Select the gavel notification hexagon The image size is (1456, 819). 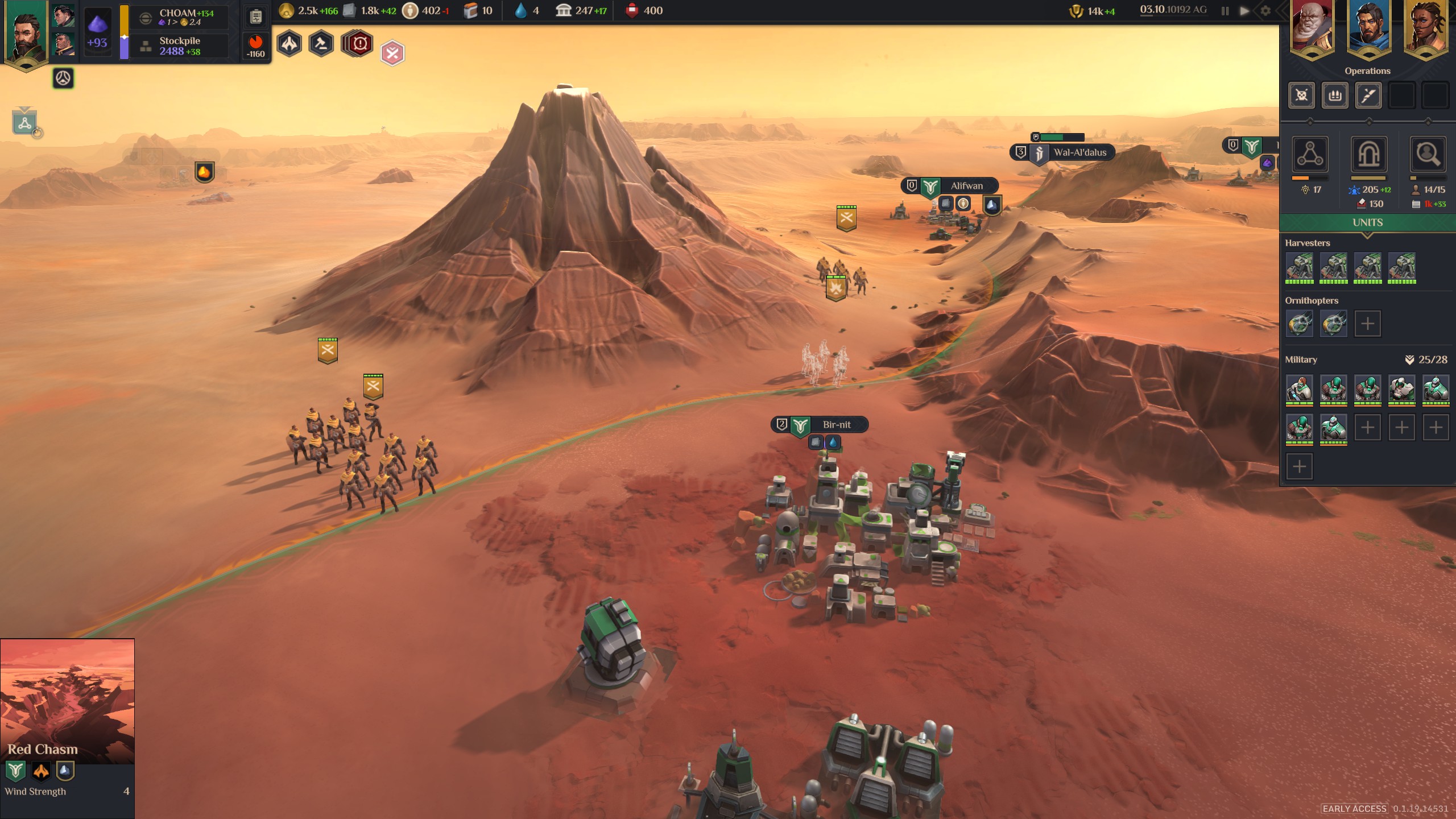pyautogui.click(x=321, y=44)
